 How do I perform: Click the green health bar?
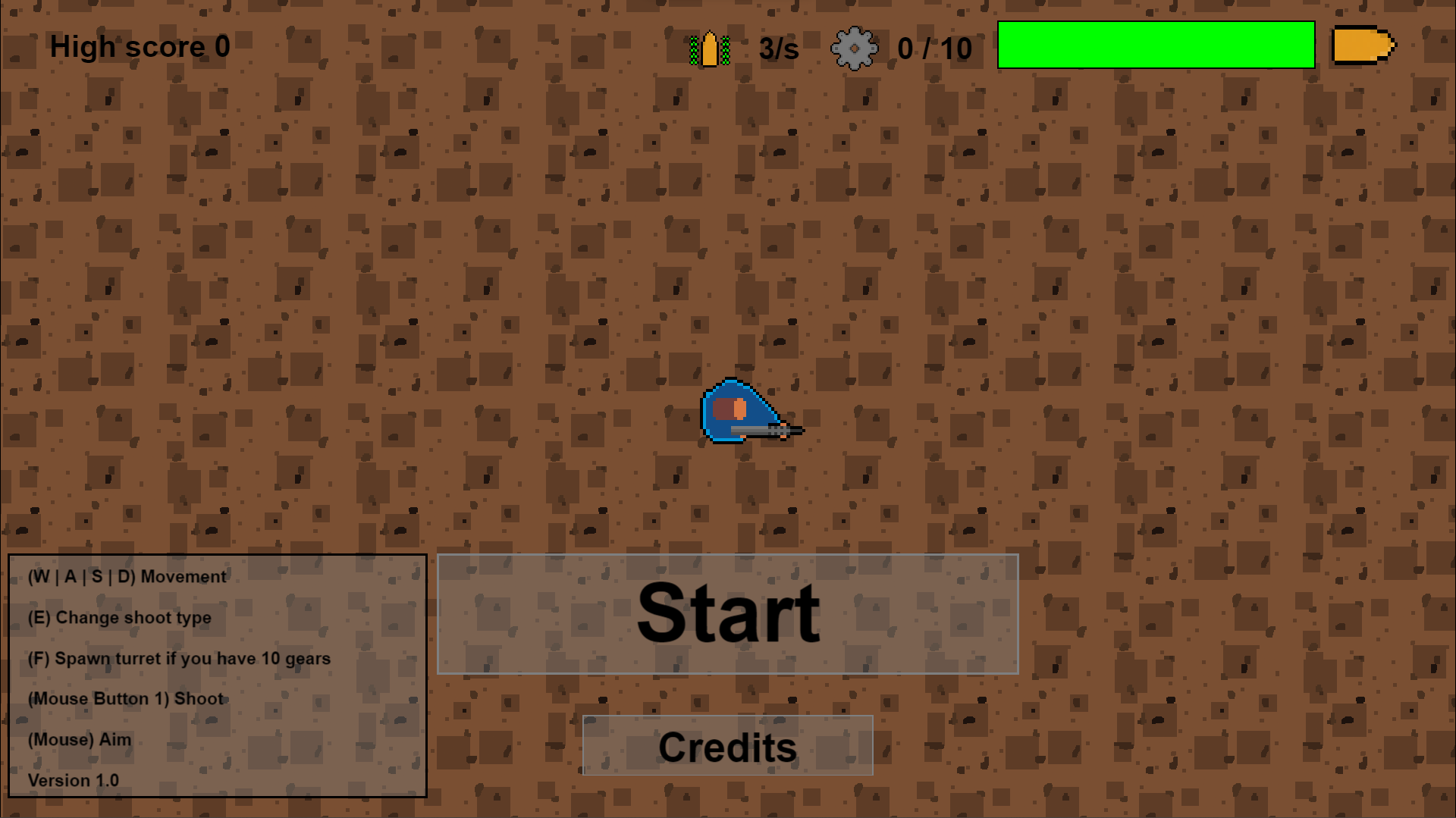point(1156,45)
